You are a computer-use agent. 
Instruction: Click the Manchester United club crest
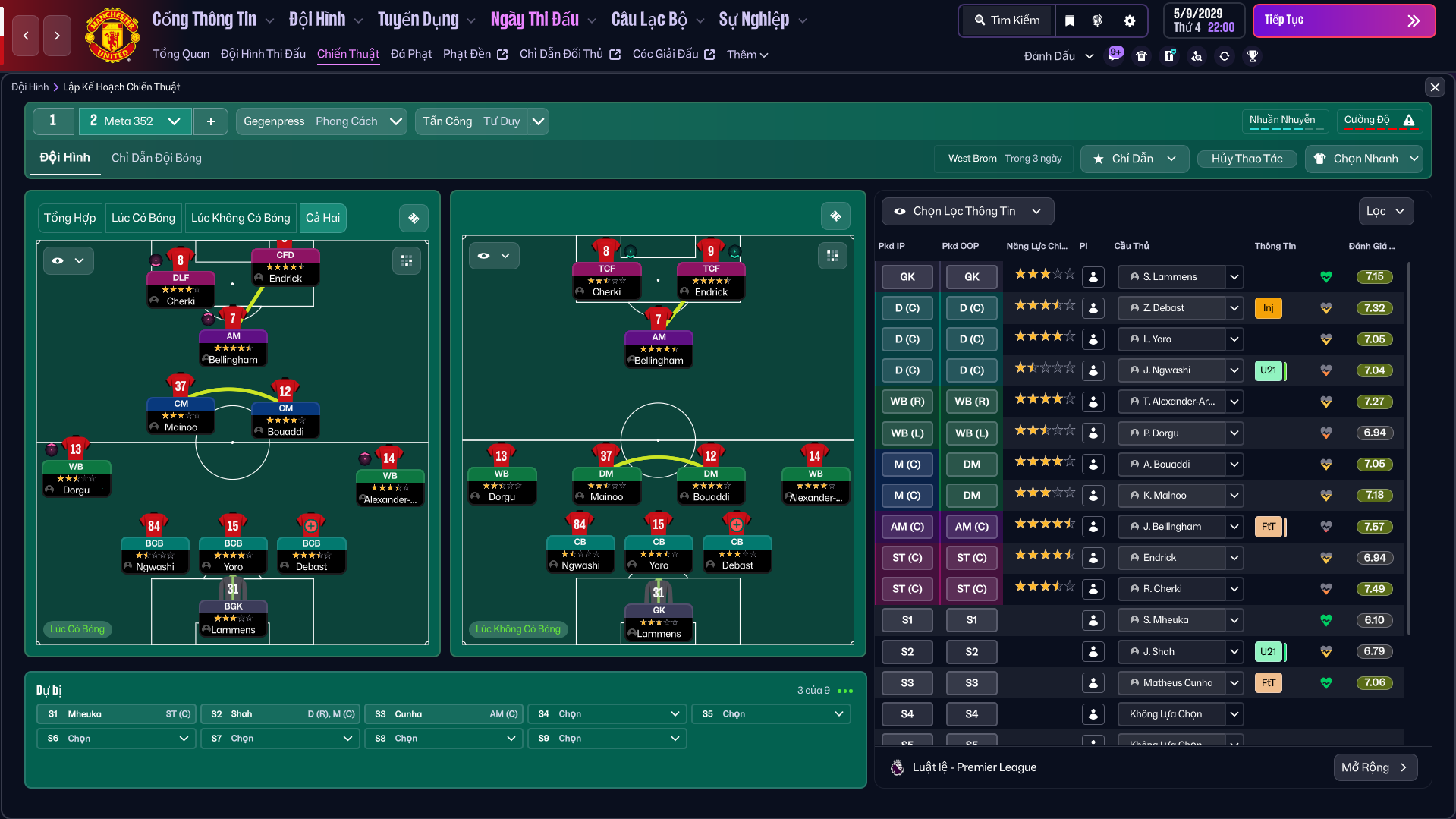tap(112, 34)
